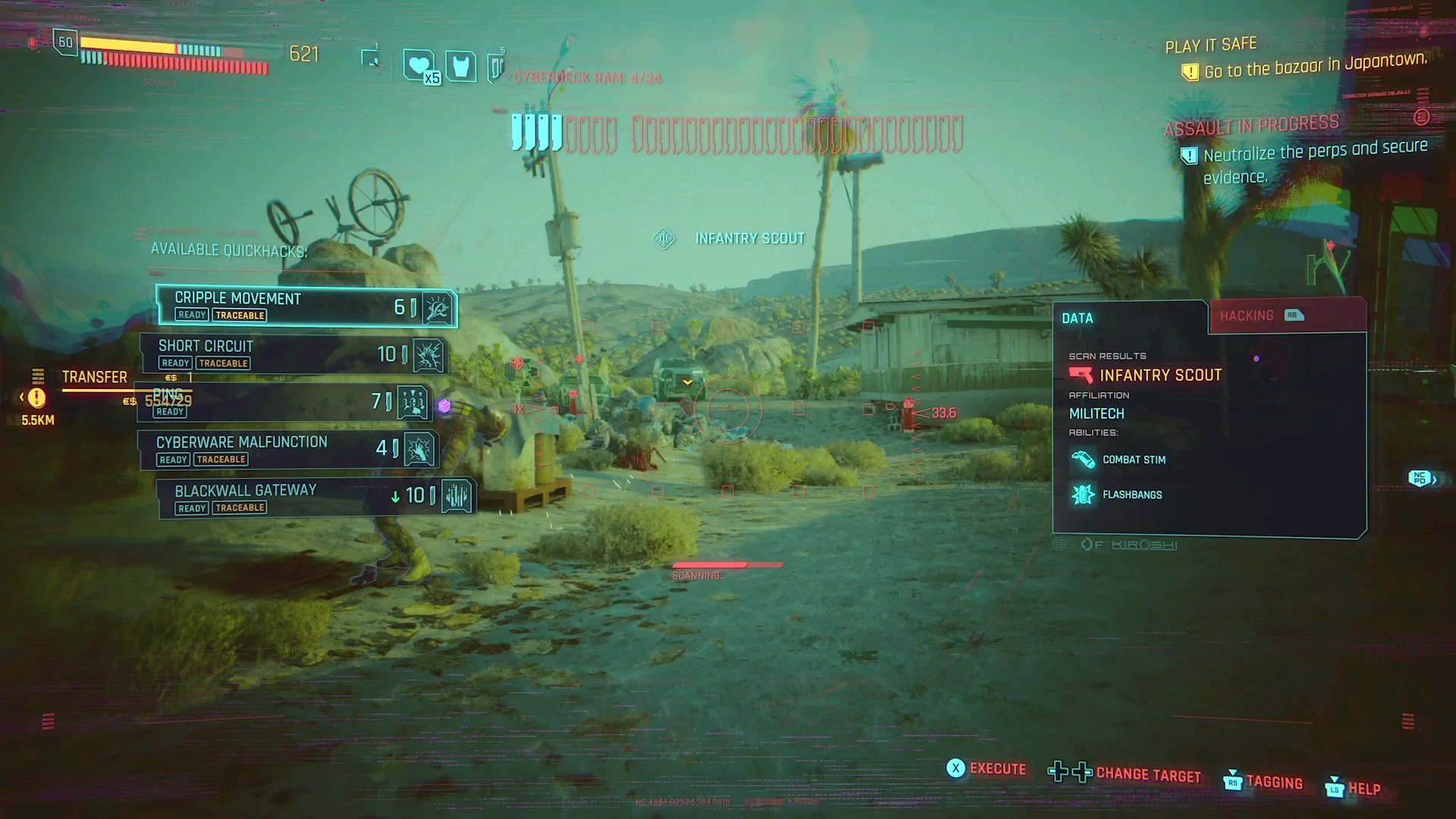Select the Cripple Movement quickhack

[x=306, y=306]
